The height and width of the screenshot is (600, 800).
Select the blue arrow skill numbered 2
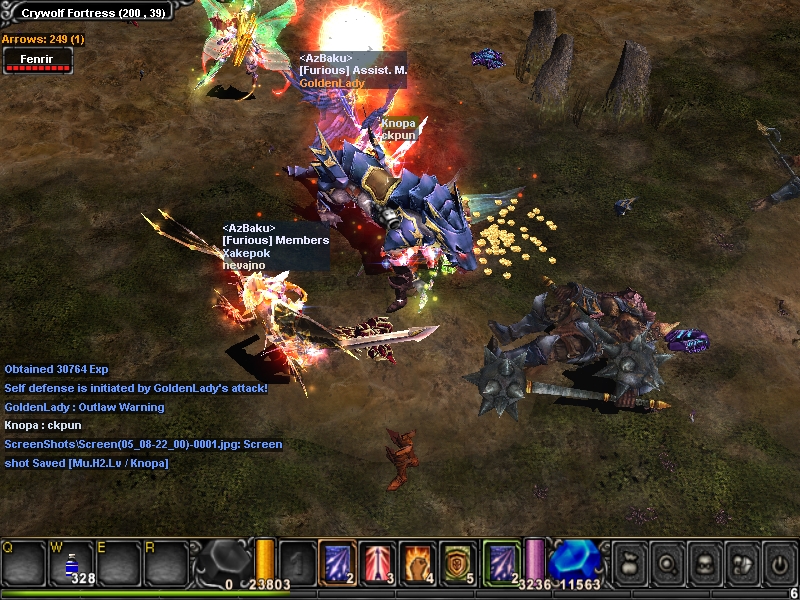[x=337, y=561]
